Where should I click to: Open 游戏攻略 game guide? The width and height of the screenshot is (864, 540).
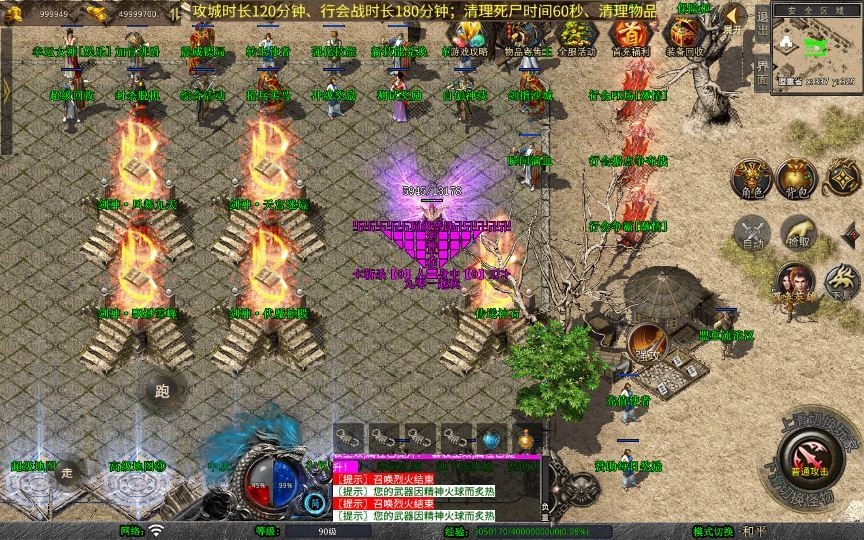(469, 38)
